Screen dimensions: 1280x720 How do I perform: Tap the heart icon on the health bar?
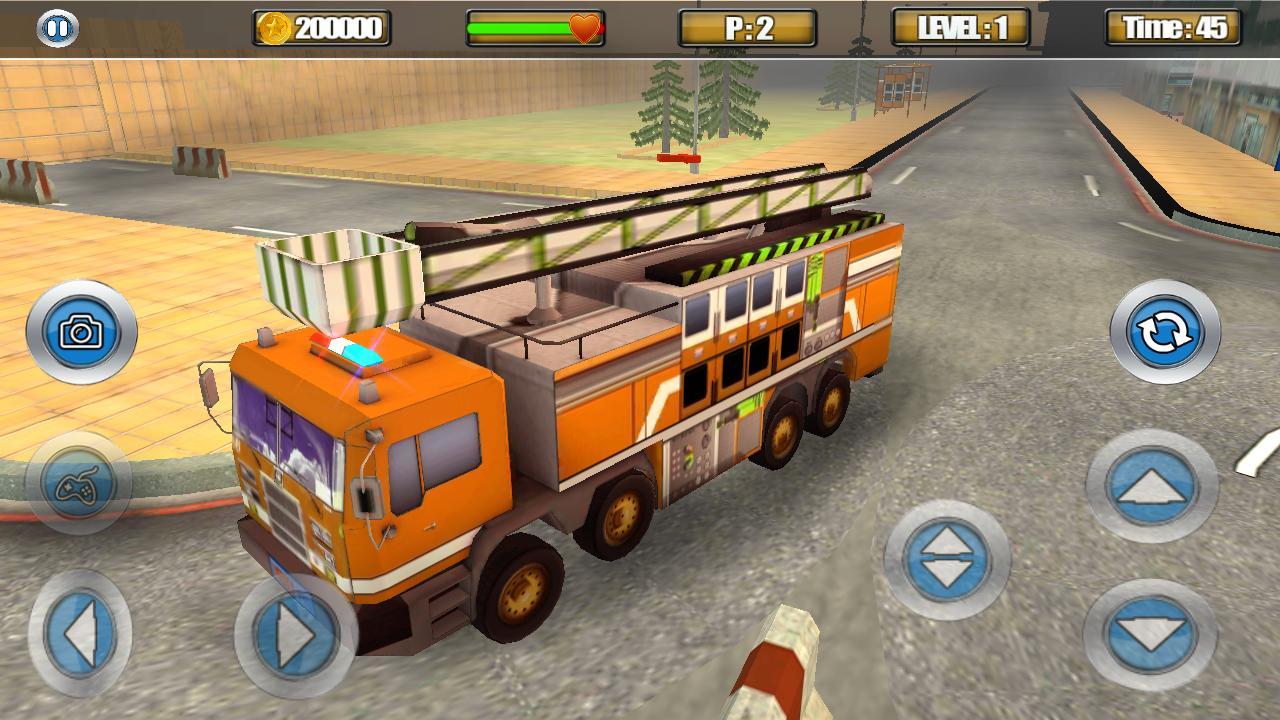tap(585, 26)
